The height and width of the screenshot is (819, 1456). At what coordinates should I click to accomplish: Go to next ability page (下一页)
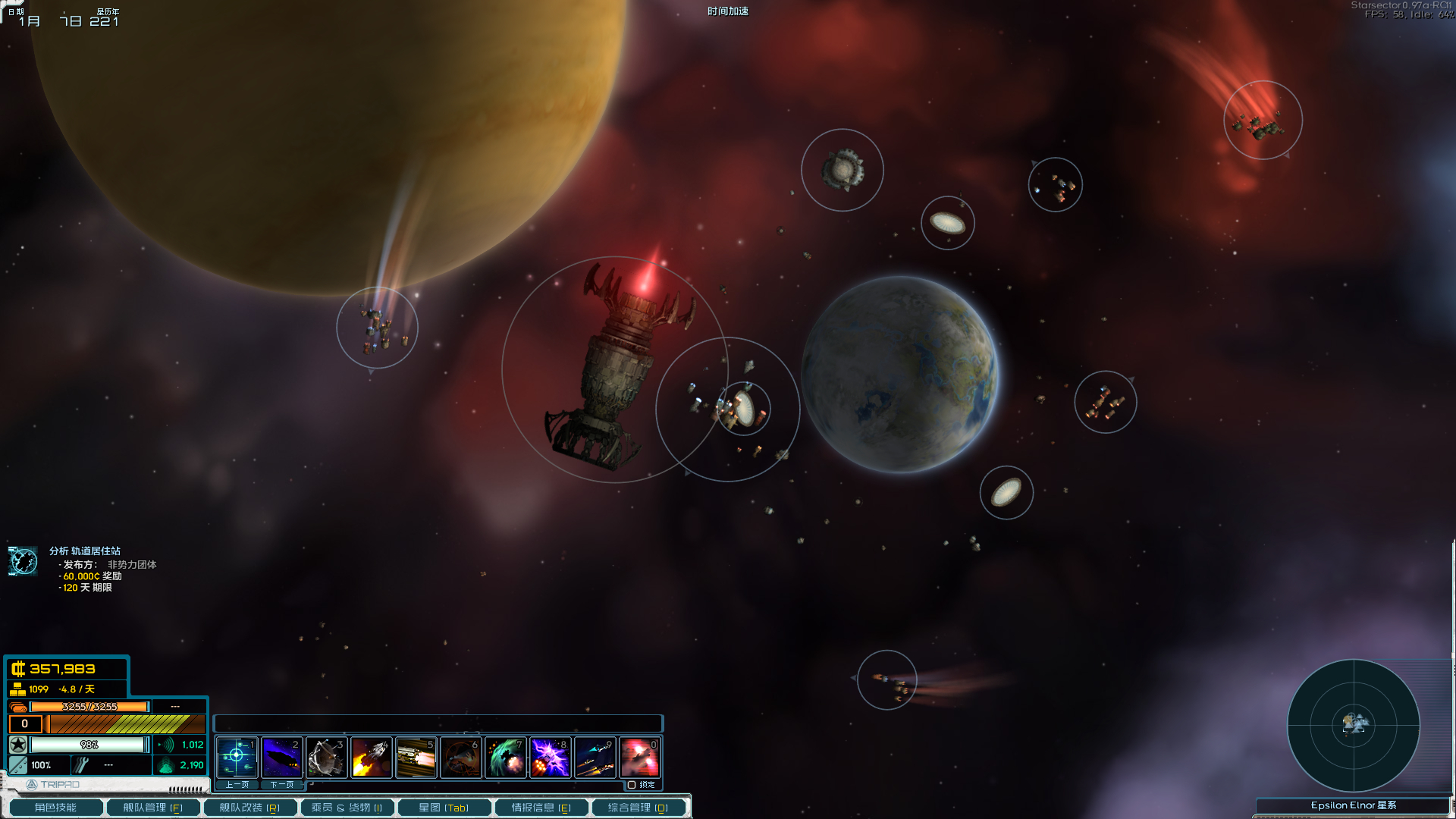[x=281, y=785]
